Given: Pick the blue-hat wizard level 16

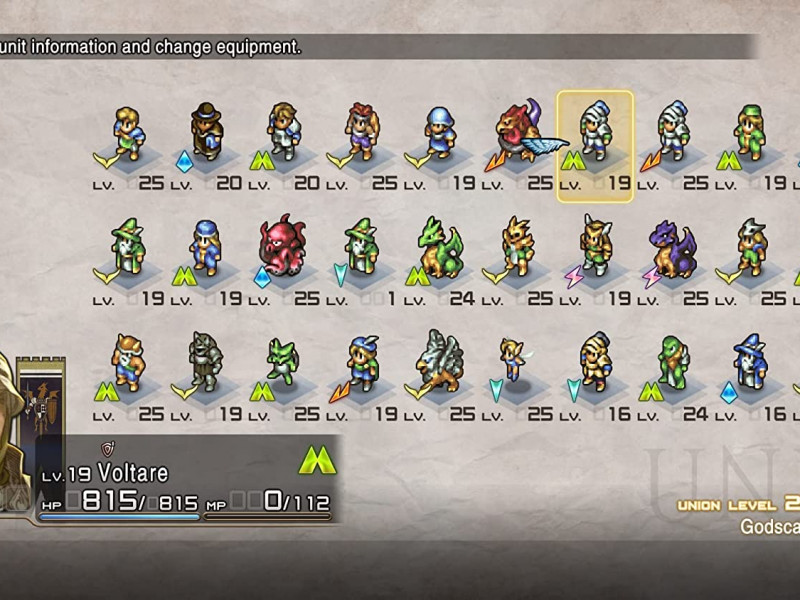Looking at the screenshot, I should click(x=750, y=360).
